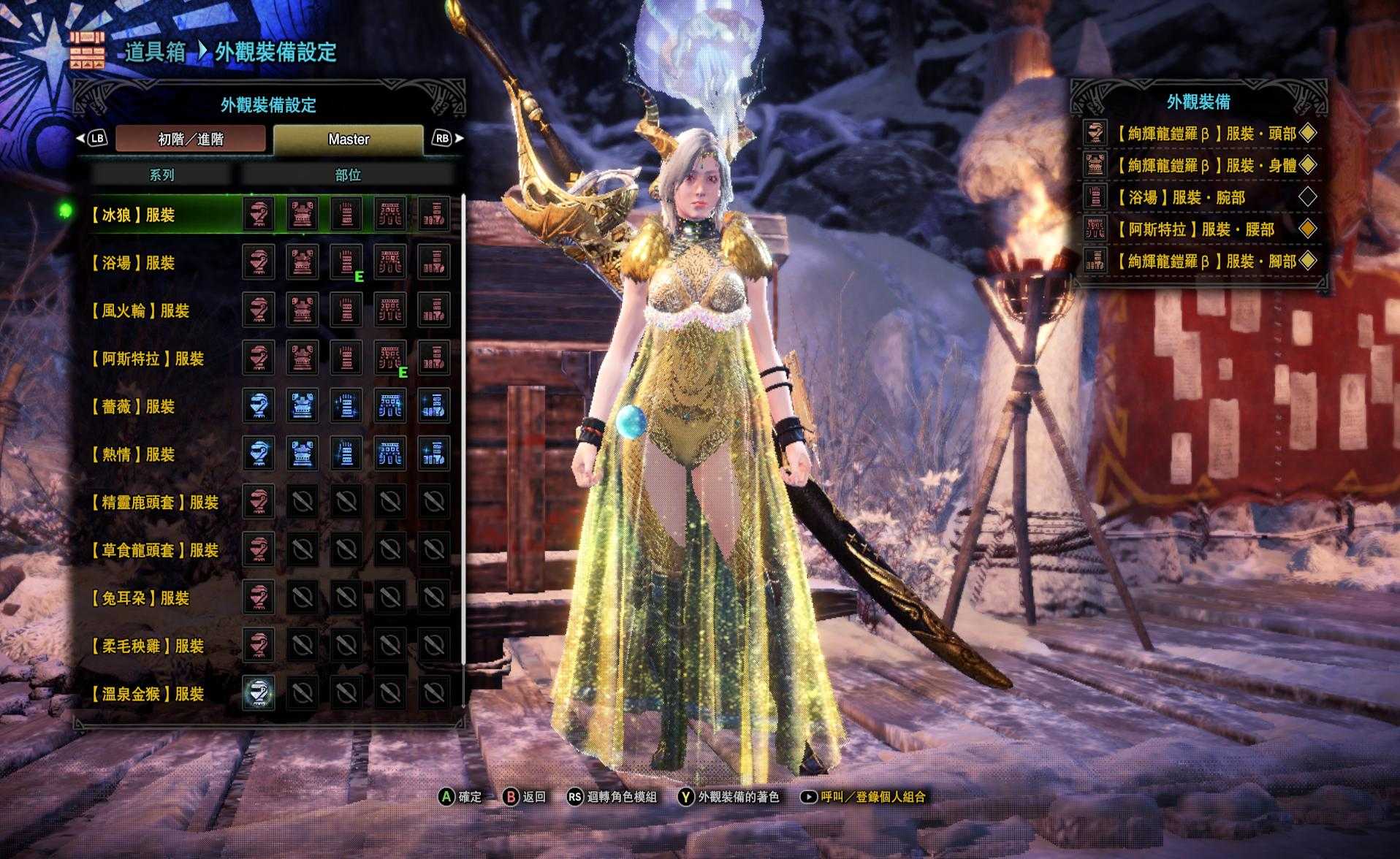Image resolution: width=1400 pixels, height=859 pixels.
Task: Select the 【精靈鹿頭套】服裝 row
Action: (153, 503)
